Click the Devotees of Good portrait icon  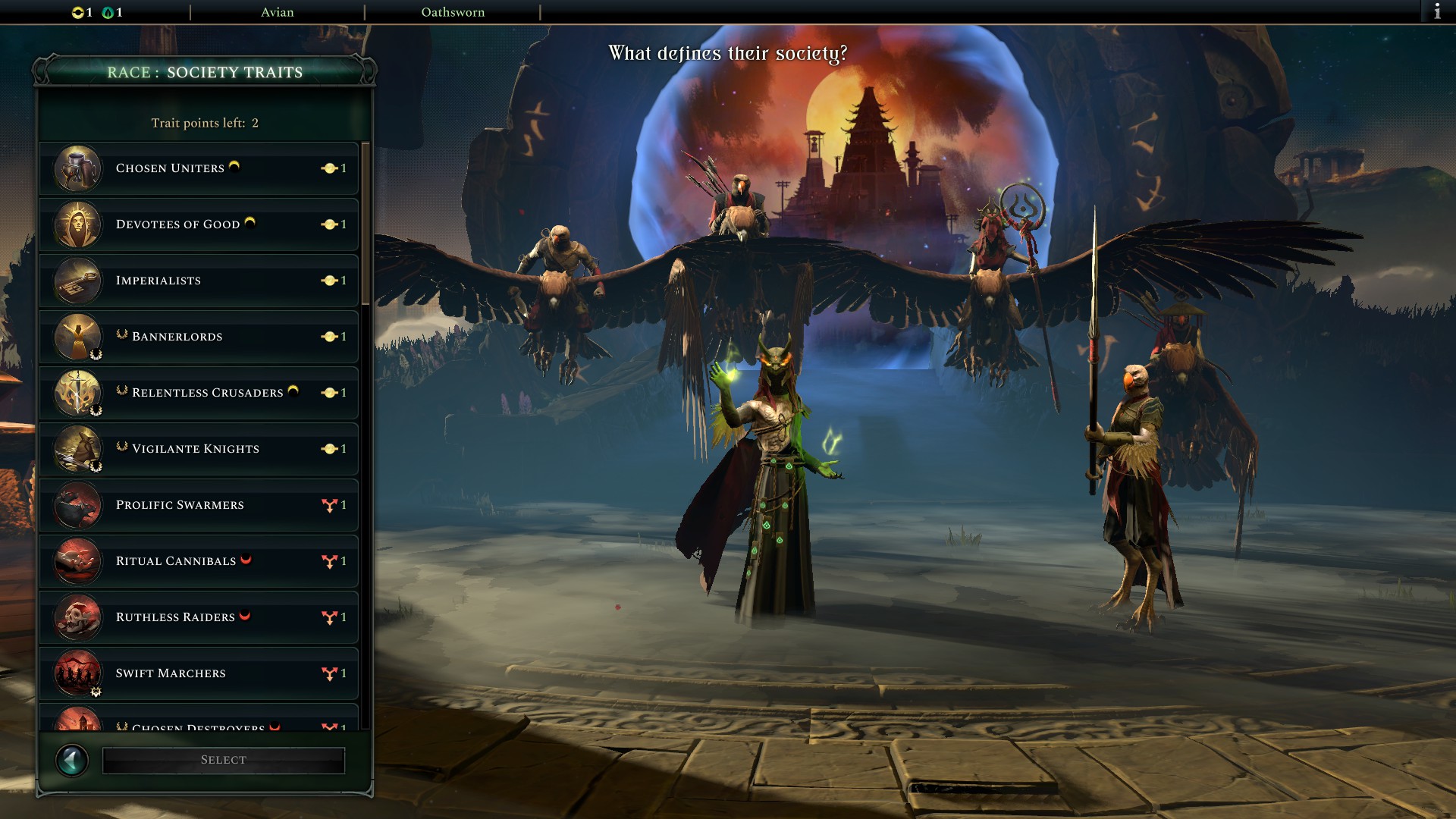(x=77, y=225)
